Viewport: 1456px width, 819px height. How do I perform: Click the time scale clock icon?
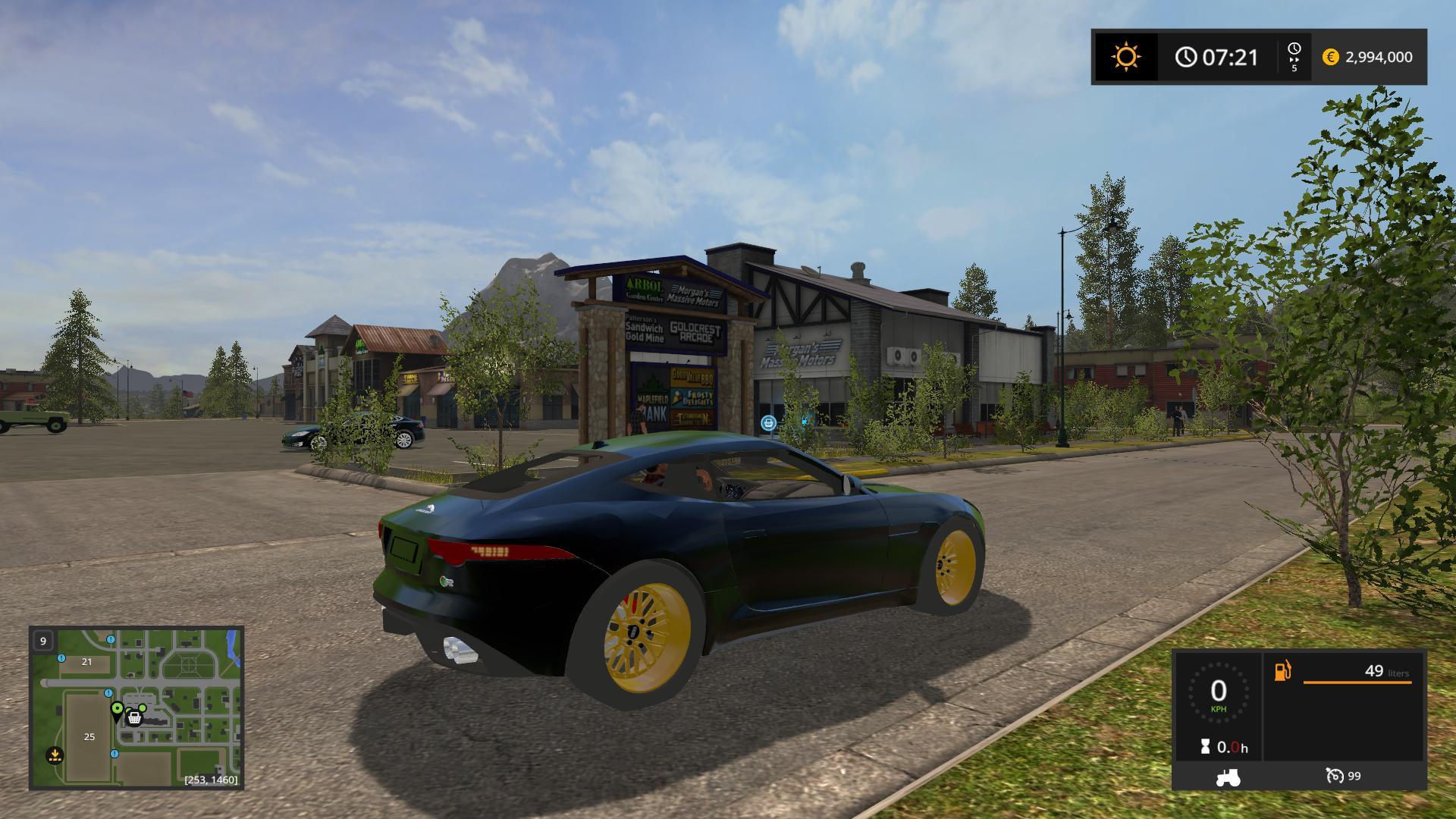pos(1294,50)
